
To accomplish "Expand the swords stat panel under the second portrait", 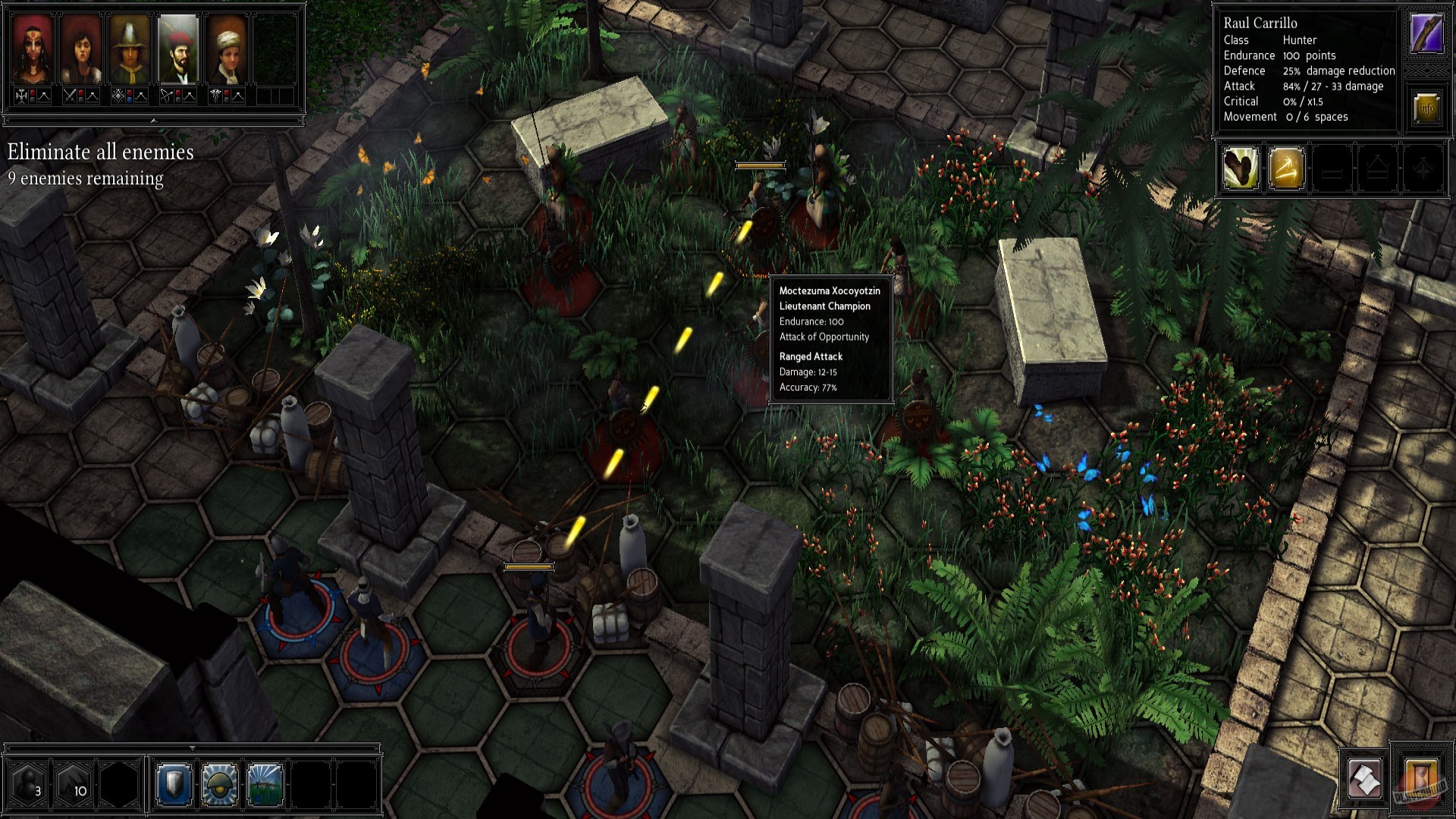I will [x=71, y=96].
